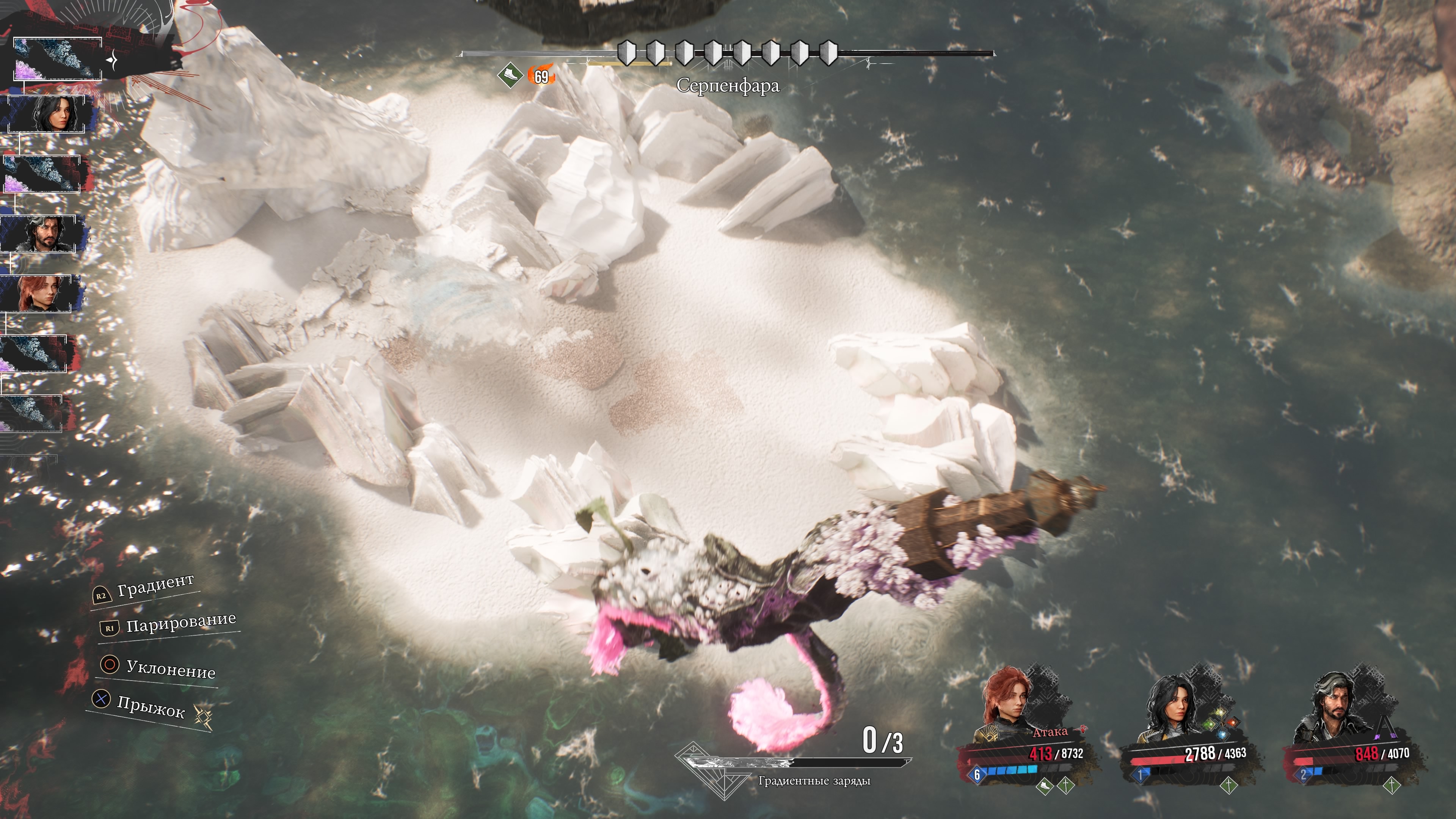
Task: Inspect the green boot status icon on boss
Action: [509, 75]
